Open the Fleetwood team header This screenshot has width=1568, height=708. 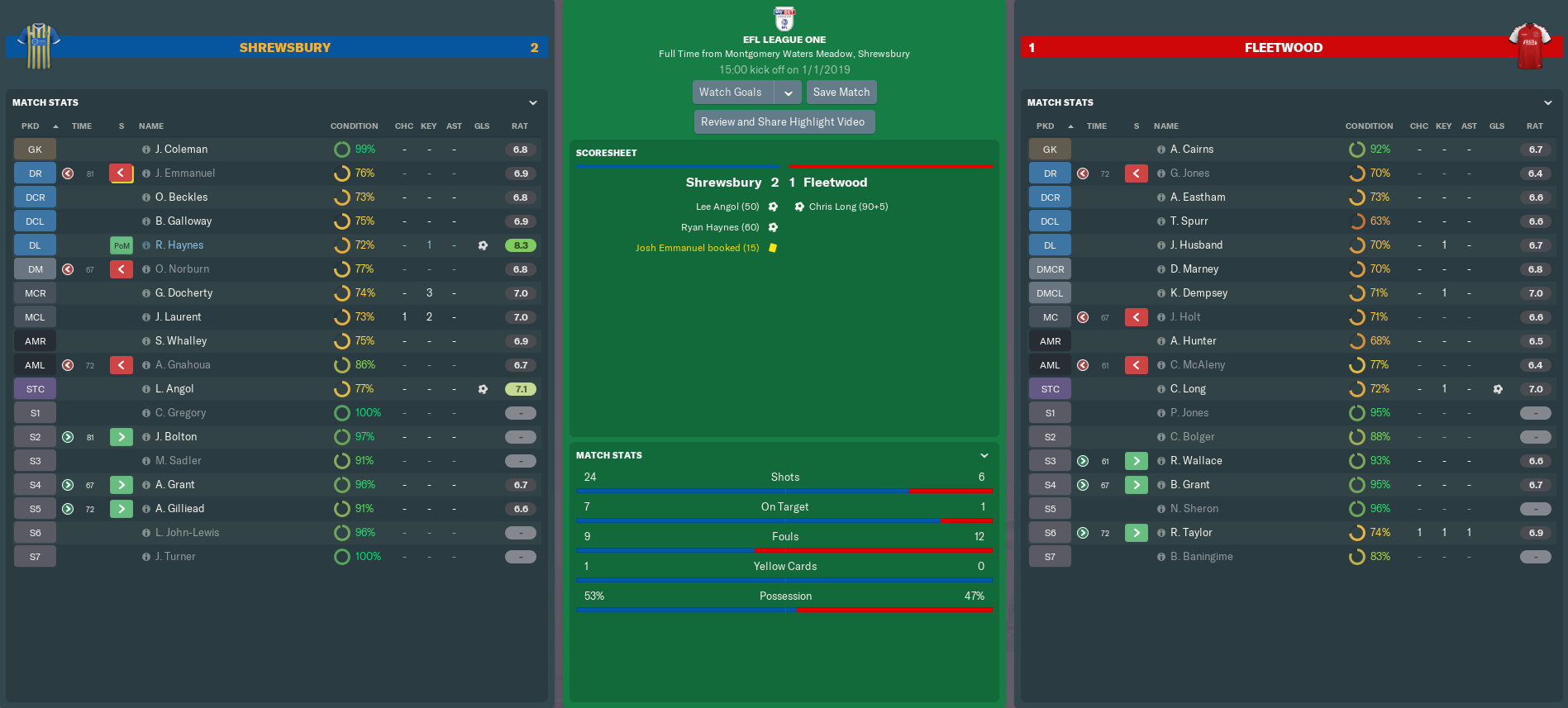click(x=1283, y=48)
